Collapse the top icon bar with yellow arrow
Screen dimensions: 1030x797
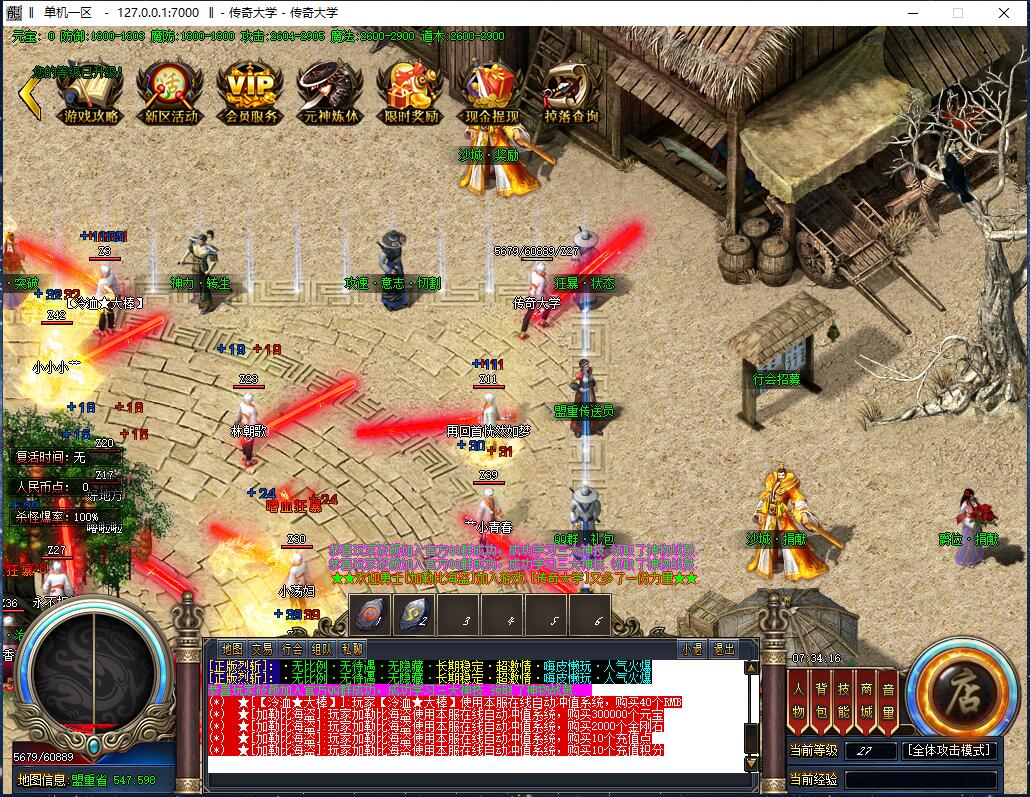click(28, 97)
